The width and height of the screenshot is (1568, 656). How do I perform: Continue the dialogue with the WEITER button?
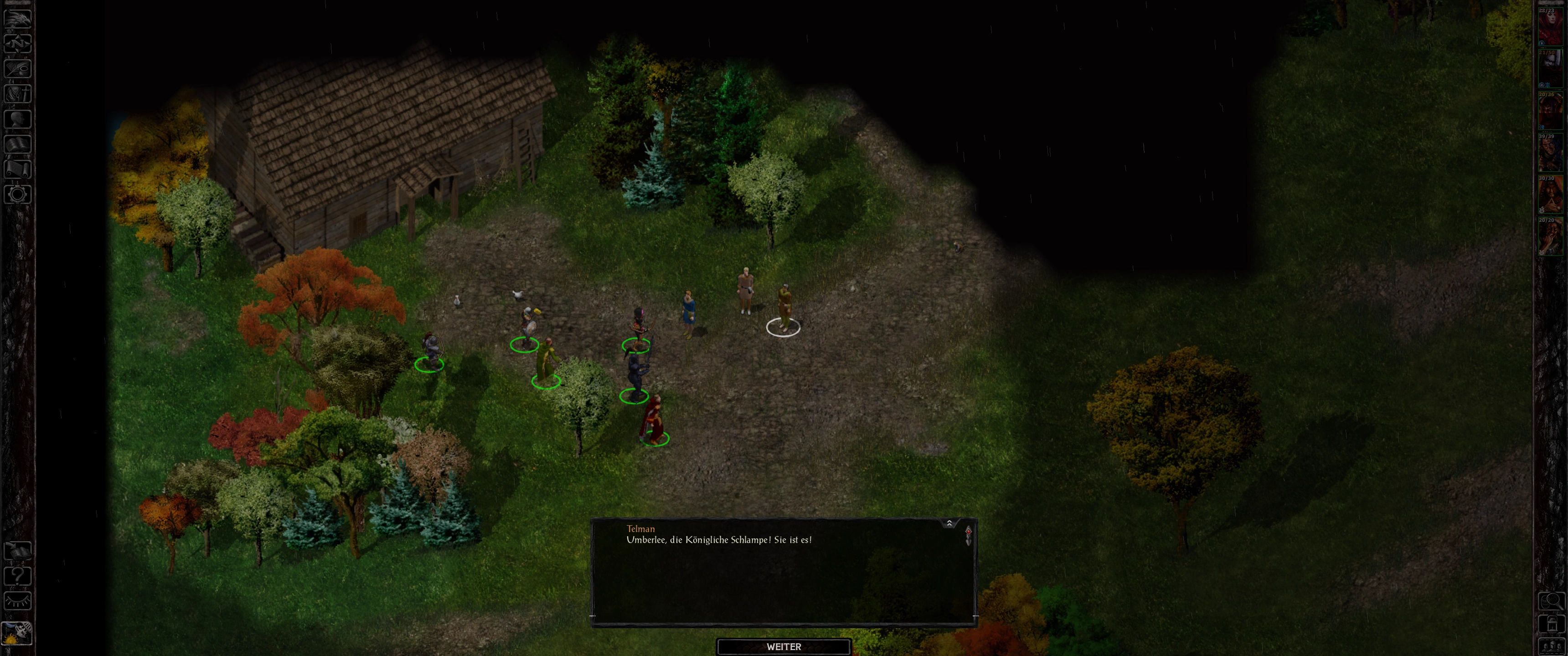784,646
